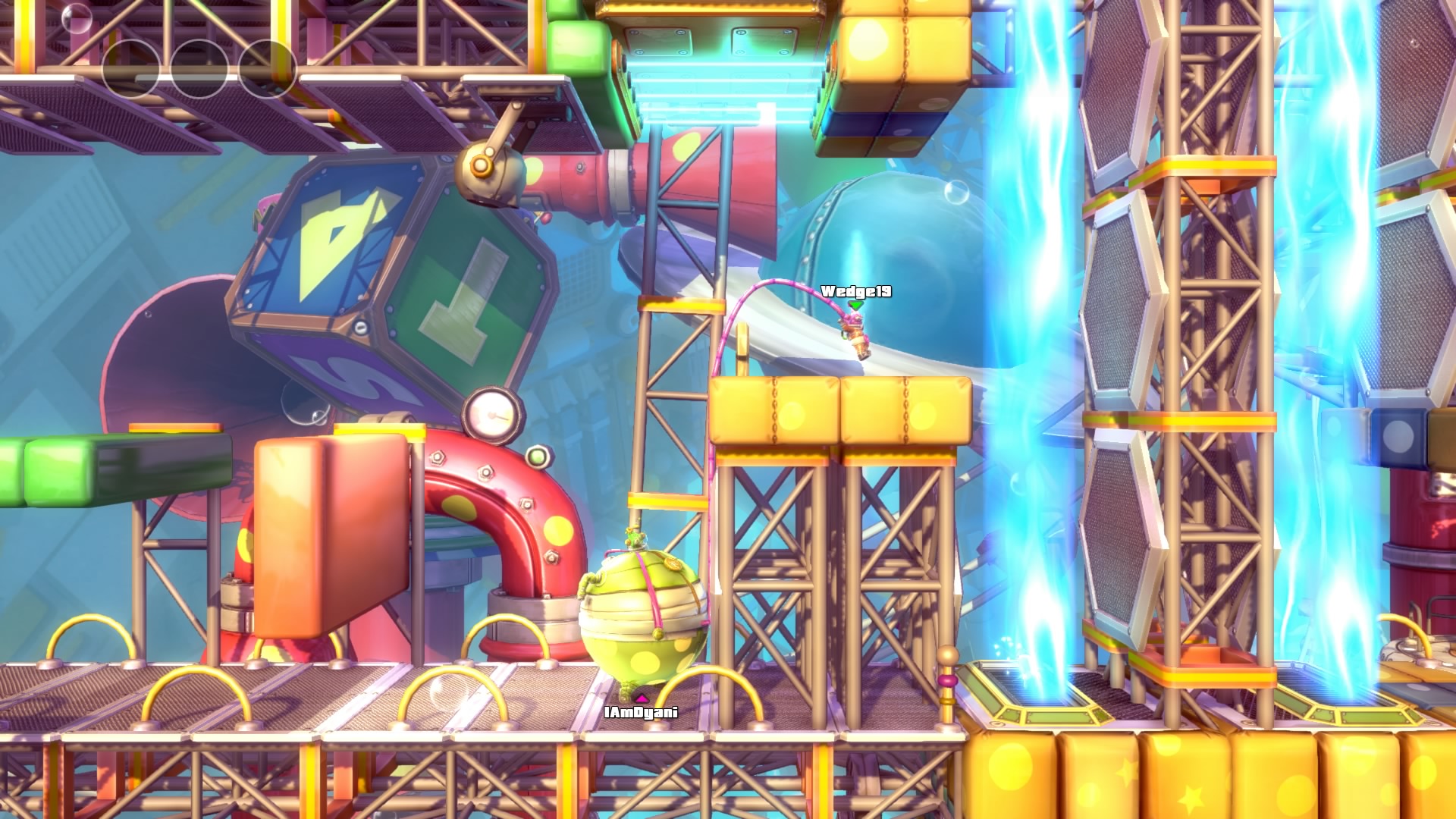The height and width of the screenshot is (819, 1456).
Task: Select the IAmDyani player nametag
Action: click(641, 713)
